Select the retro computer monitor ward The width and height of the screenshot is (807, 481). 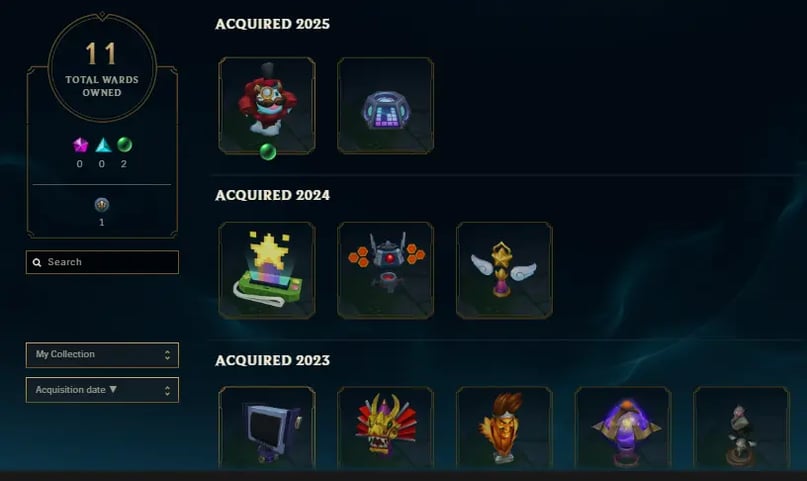click(x=266, y=428)
